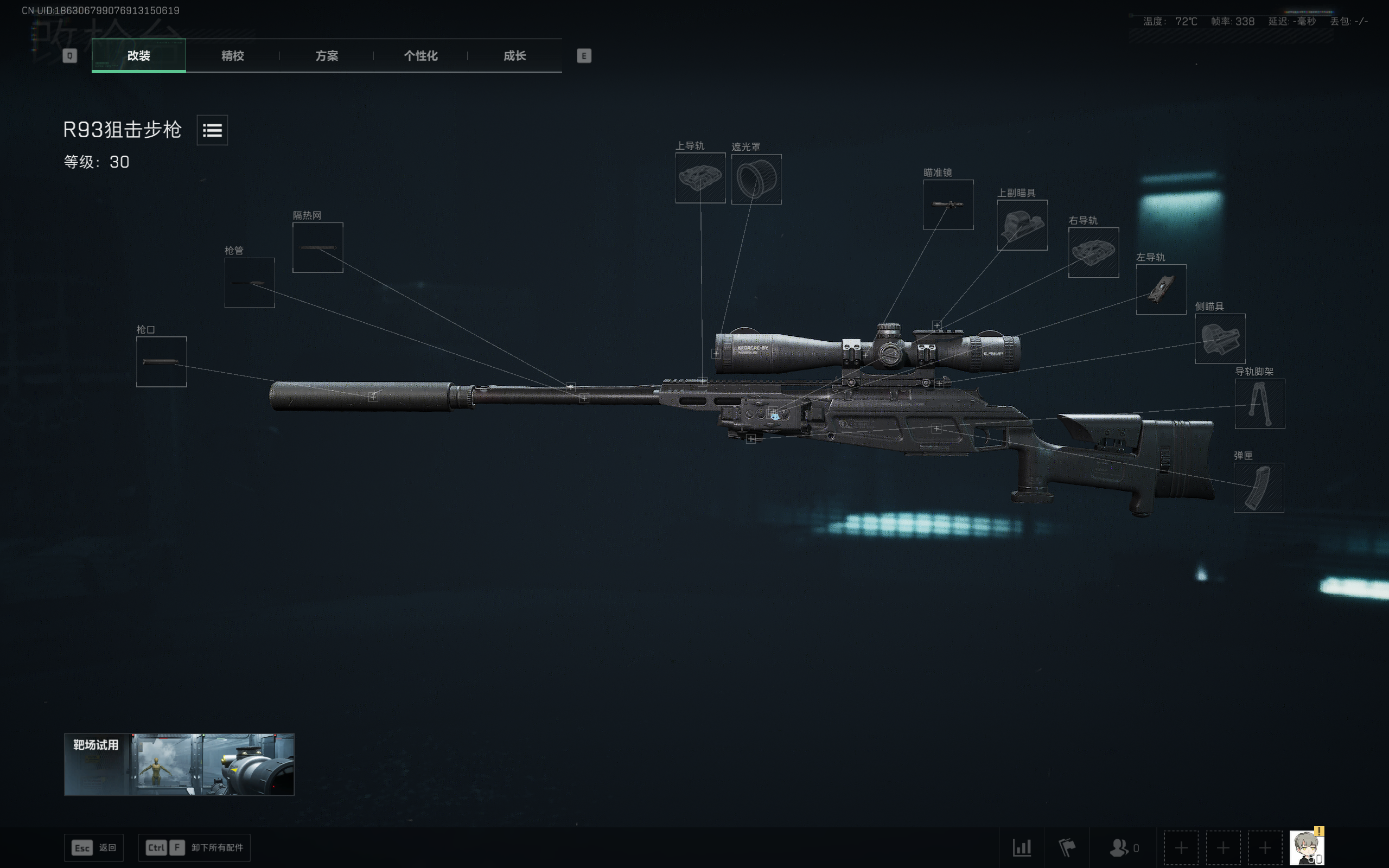Choose the 枪管 barrel slot
This screenshot has width=1389, height=868.
pos(250,283)
